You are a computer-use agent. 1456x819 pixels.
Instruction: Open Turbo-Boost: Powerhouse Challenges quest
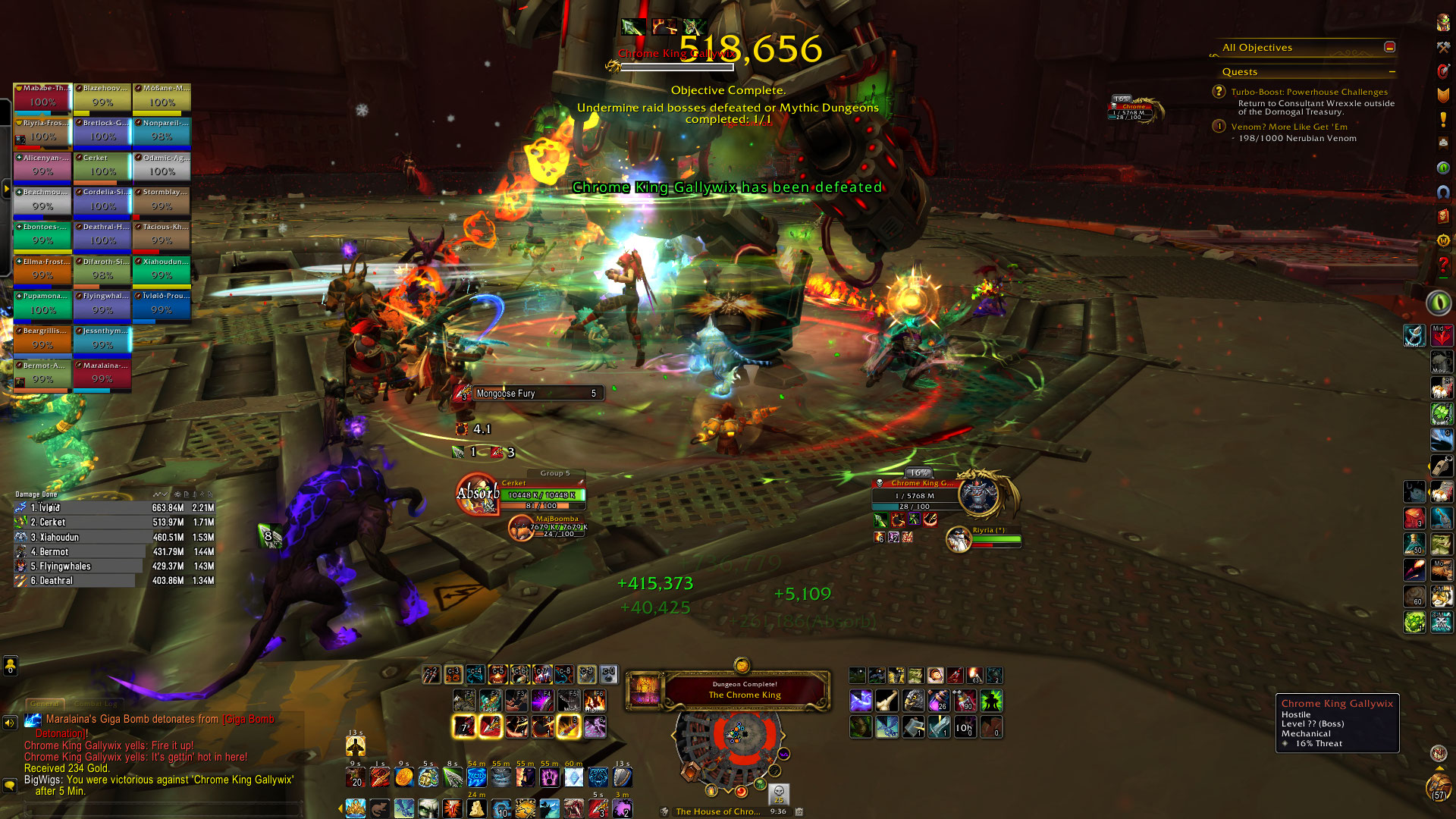point(1309,92)
